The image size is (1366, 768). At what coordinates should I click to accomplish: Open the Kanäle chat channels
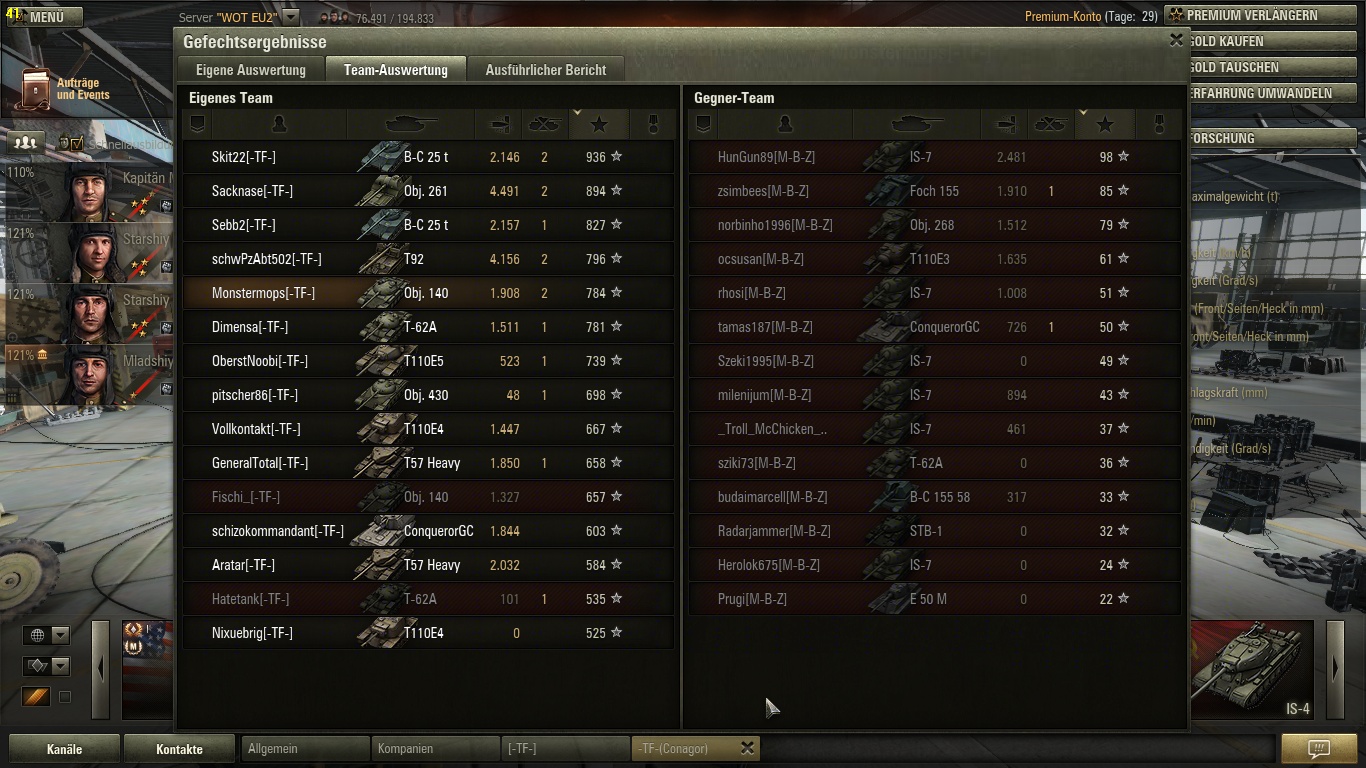point(64,749)
